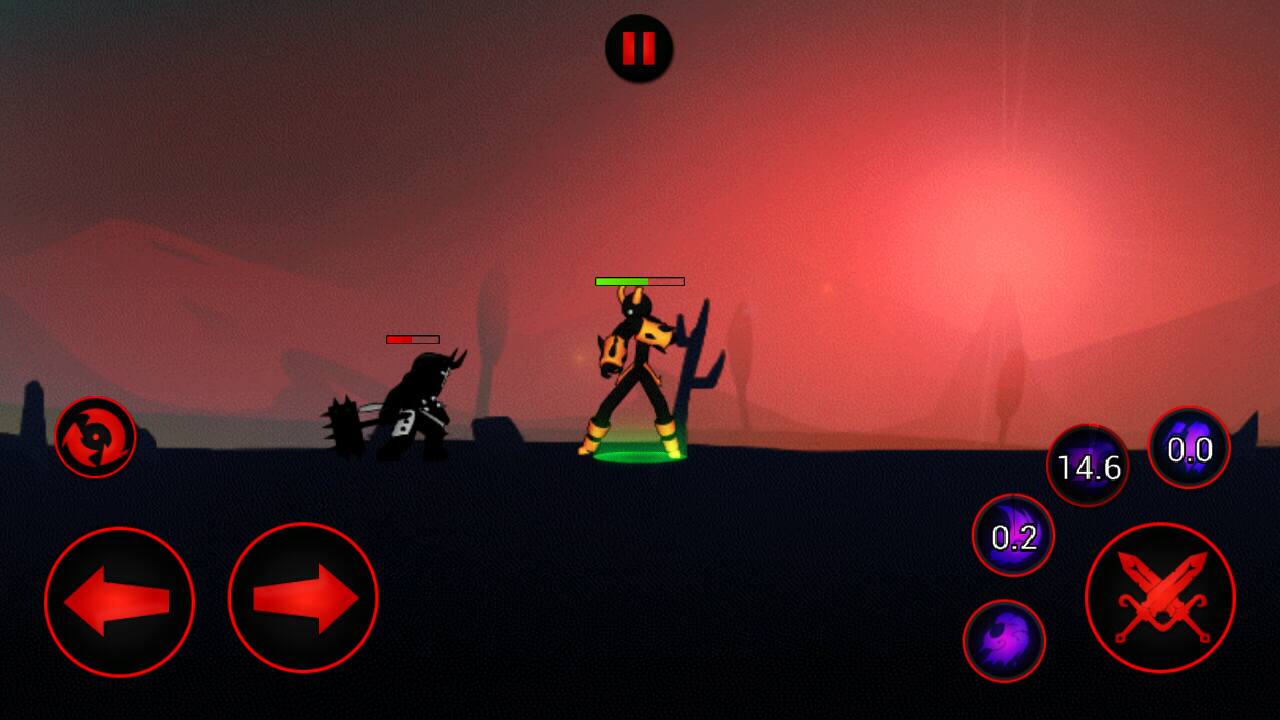Screen dimensions: 1280x720
Task: Use the purple skill showing 14.6 cooldown
Action: (x=1088, y=466)
